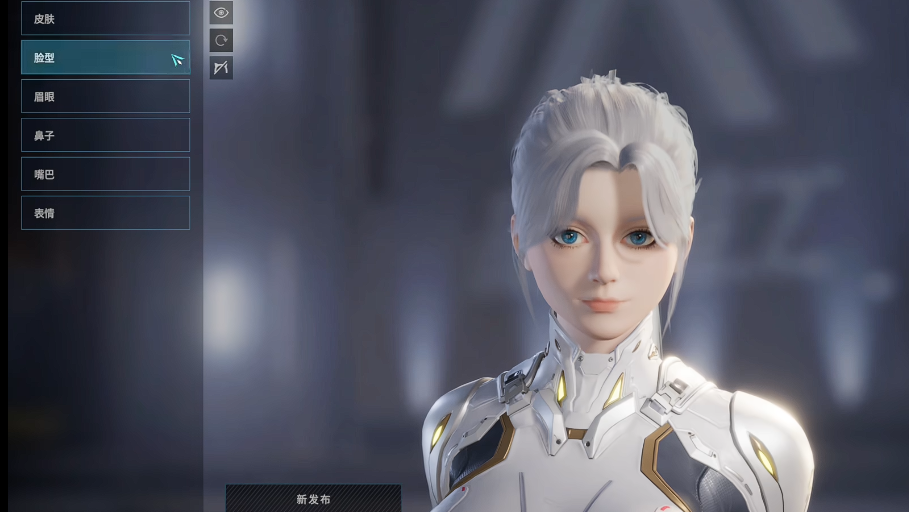Click the 新发布 button

tap(313, 498)
